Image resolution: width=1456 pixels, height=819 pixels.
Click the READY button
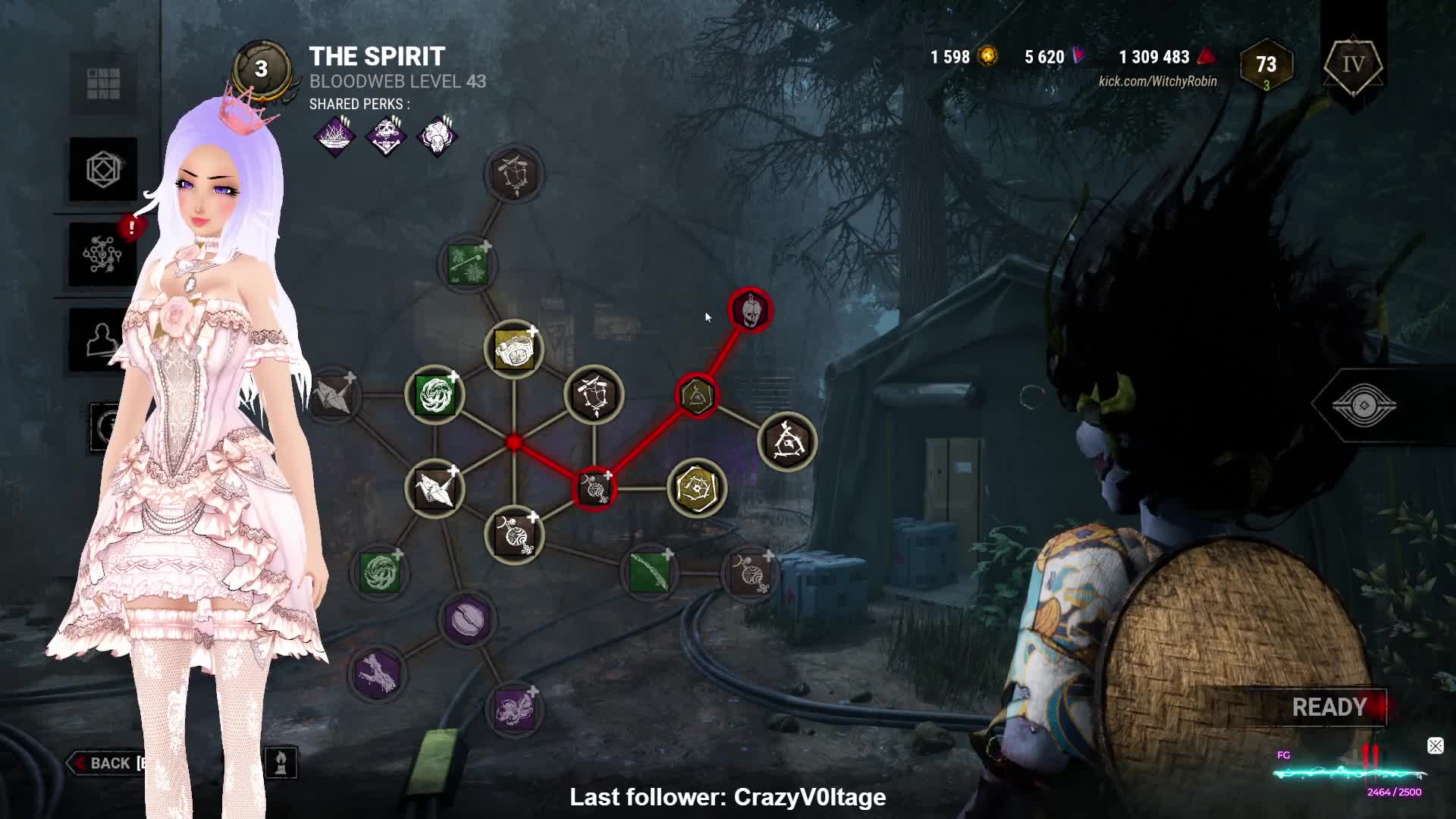click(x=1329, y=708)
